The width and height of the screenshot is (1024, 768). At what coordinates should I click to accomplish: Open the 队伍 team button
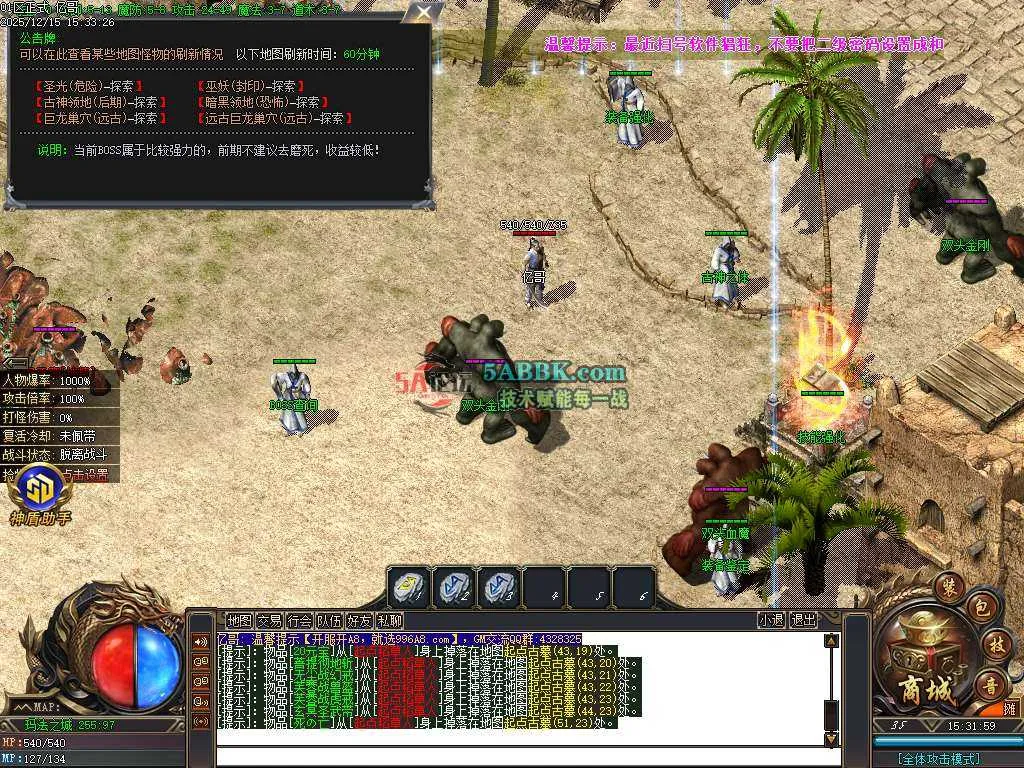[329, 620]
